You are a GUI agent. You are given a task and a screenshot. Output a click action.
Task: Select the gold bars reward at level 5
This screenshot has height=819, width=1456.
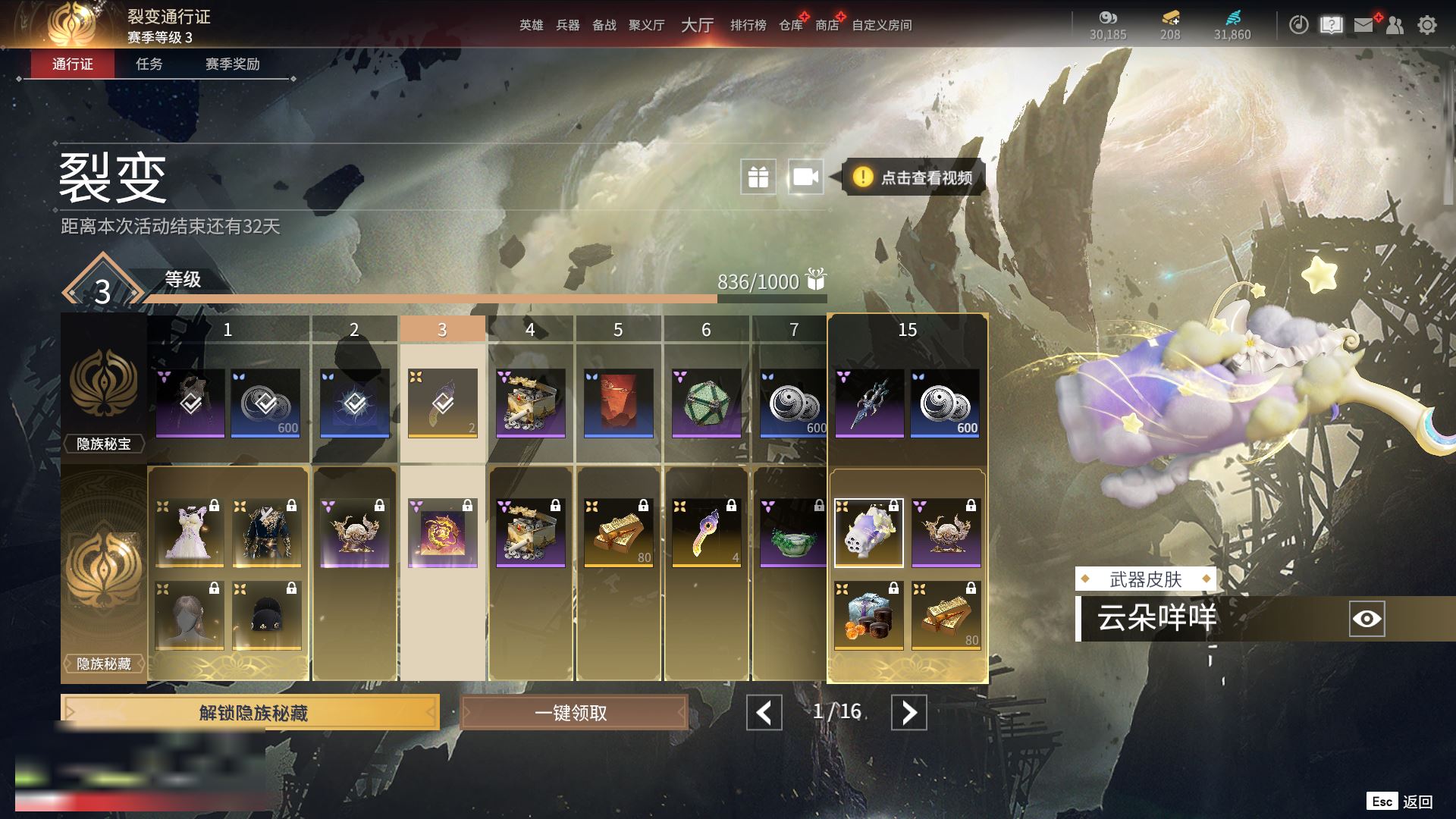click(x=618, y=533)
